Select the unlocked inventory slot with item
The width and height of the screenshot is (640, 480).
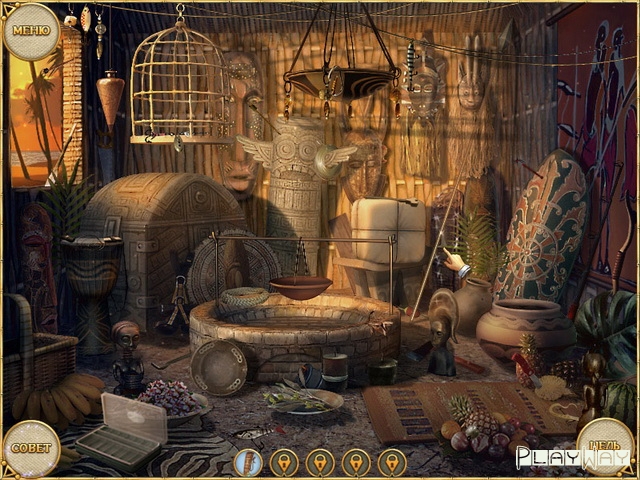coord(248,462)
